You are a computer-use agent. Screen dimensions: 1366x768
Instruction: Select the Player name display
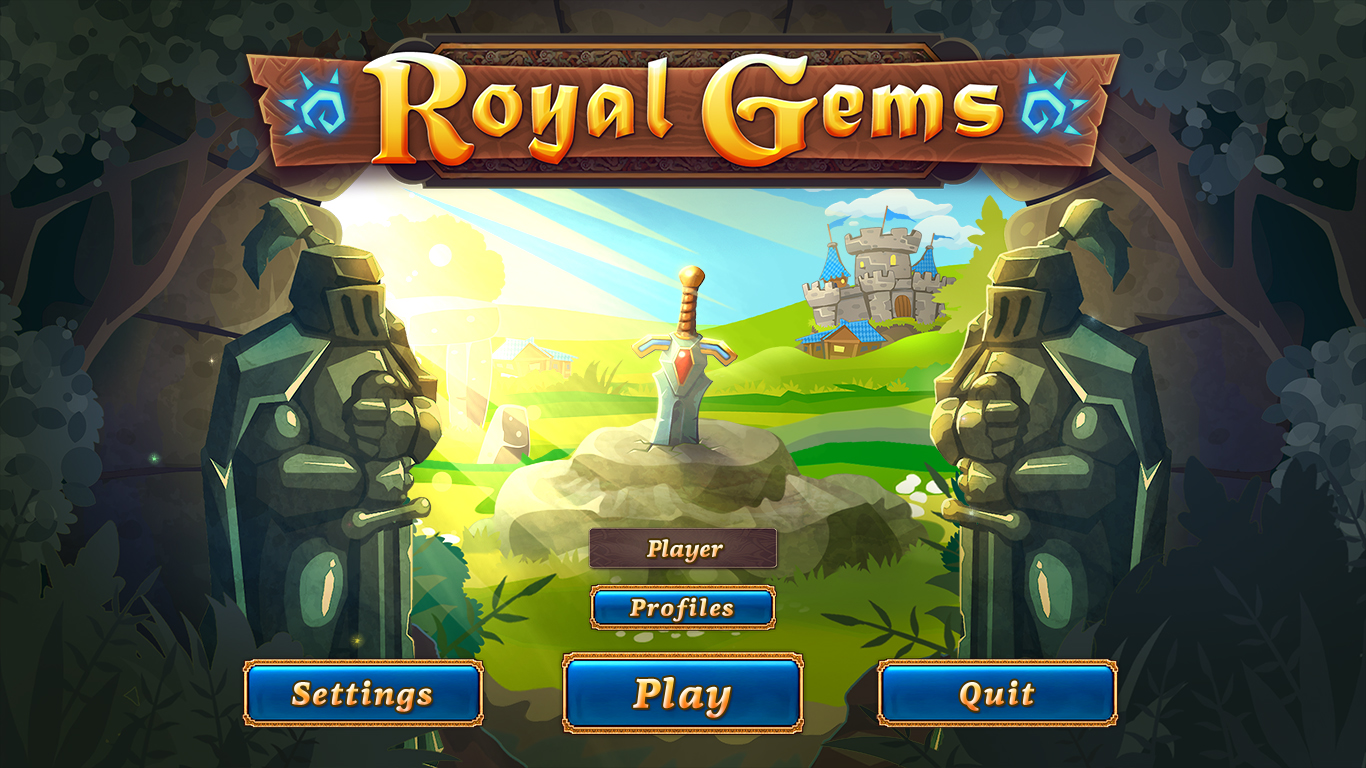point(683,549)
